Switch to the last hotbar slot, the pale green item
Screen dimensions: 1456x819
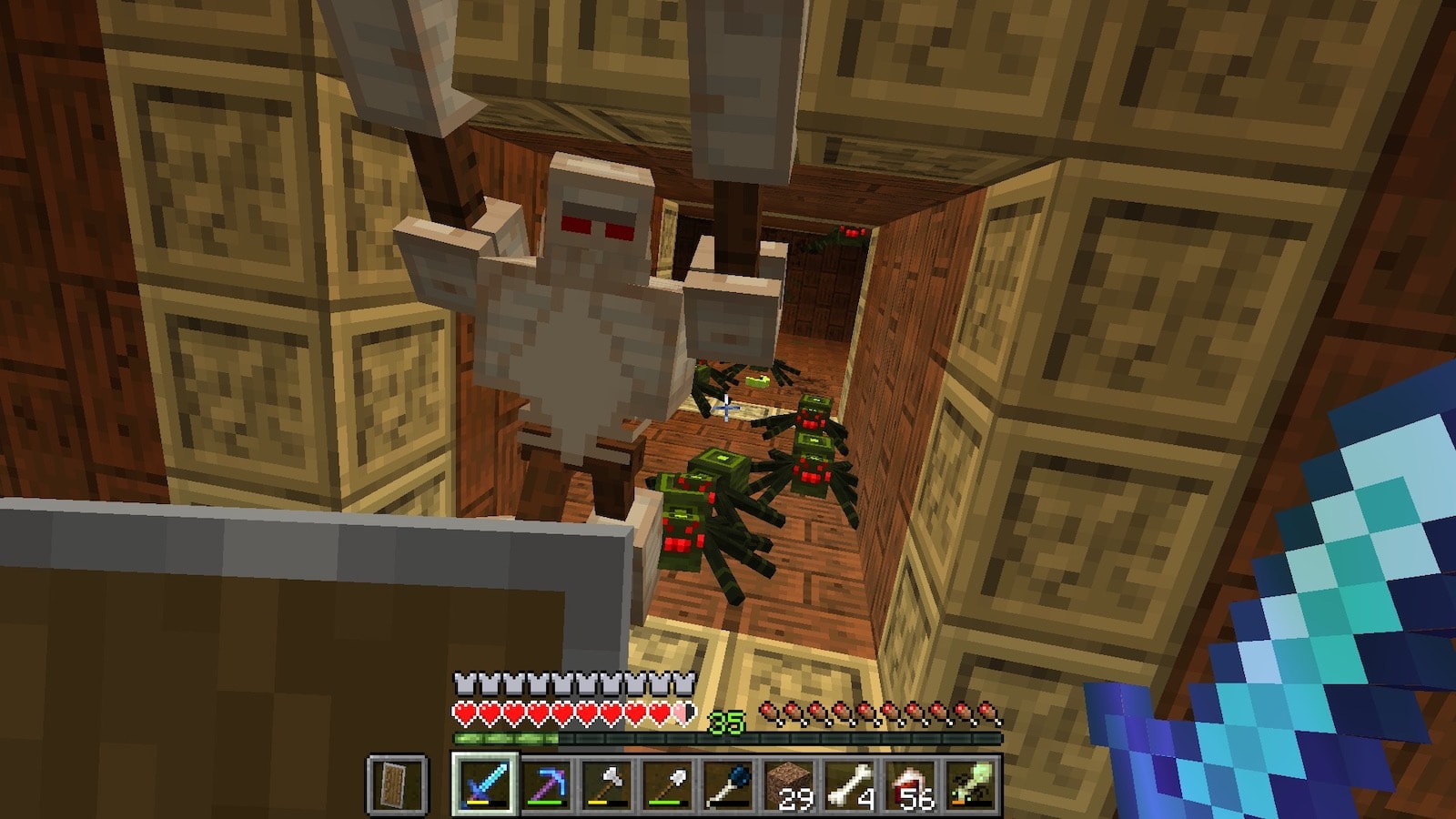970,784
